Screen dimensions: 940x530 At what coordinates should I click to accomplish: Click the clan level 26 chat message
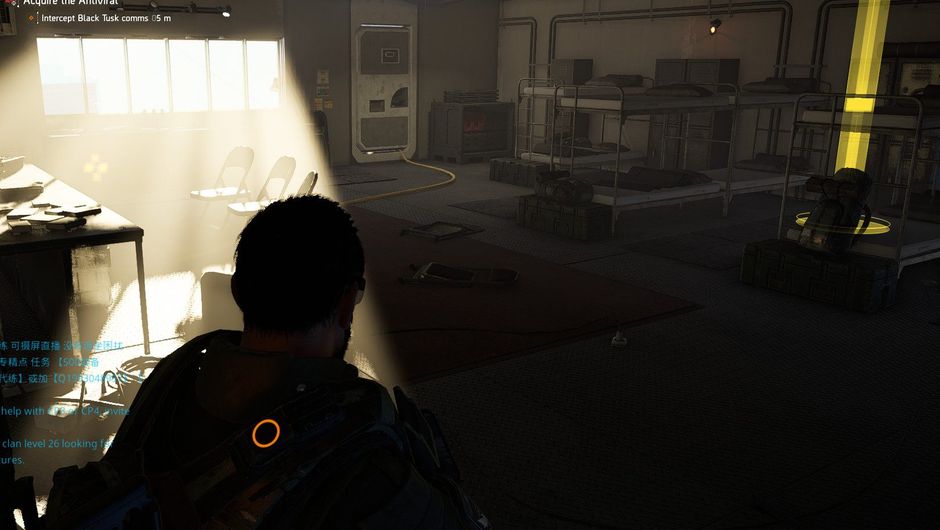point(50,443)
